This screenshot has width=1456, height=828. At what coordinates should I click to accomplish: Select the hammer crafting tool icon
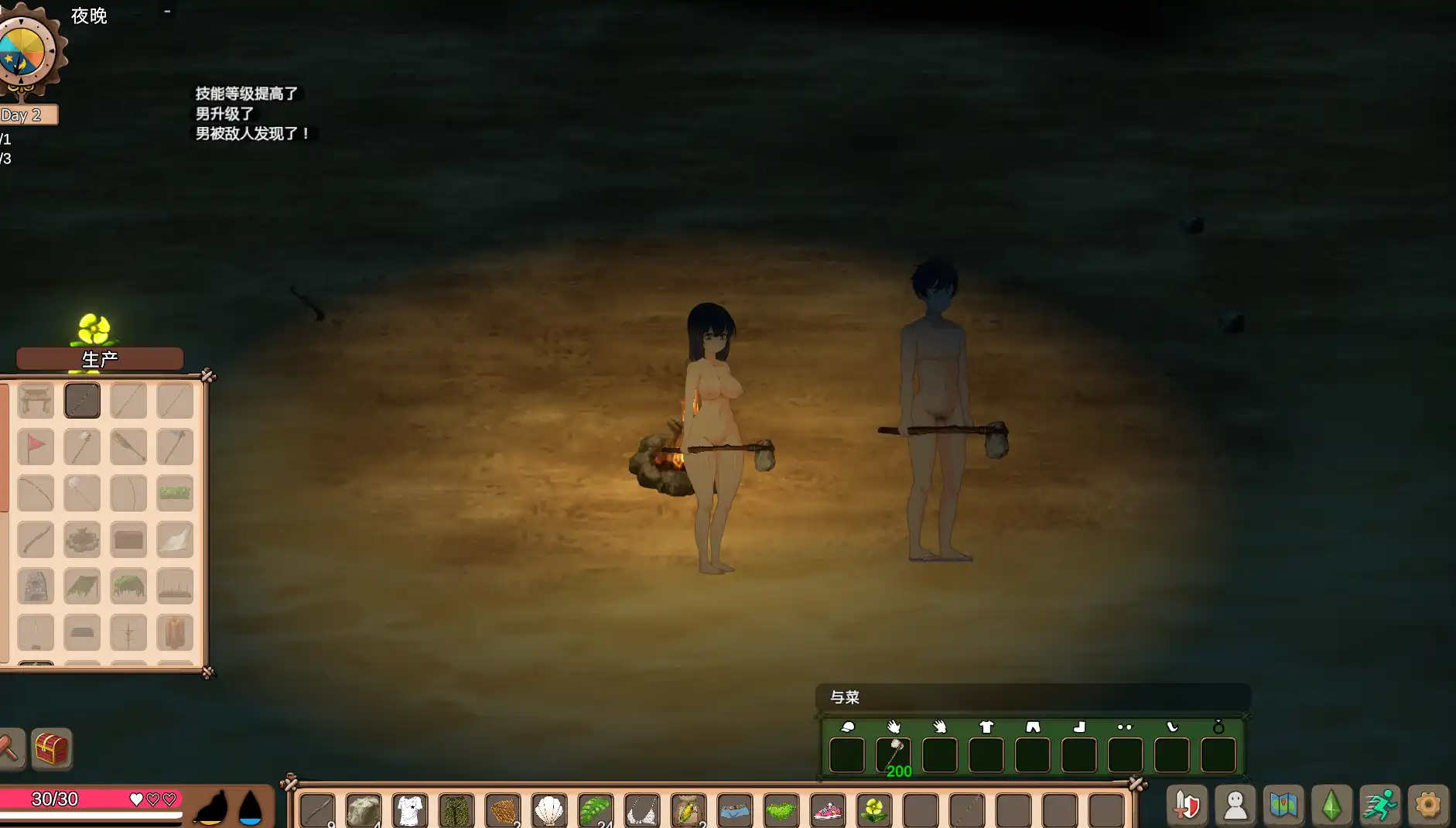(x=12, y=748)
